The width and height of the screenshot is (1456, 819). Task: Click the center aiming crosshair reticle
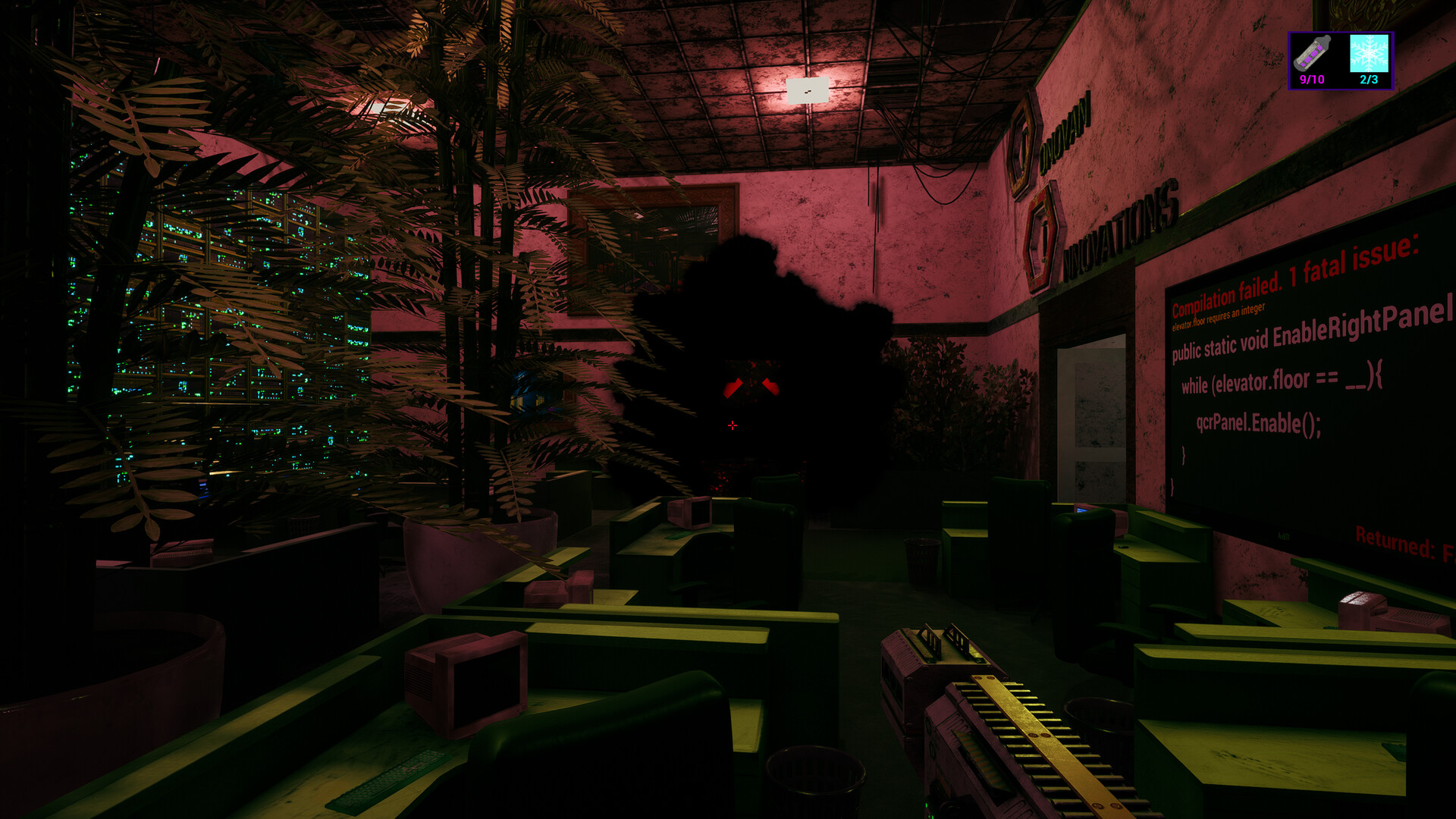pyautogui.click(x=733, y=425)
